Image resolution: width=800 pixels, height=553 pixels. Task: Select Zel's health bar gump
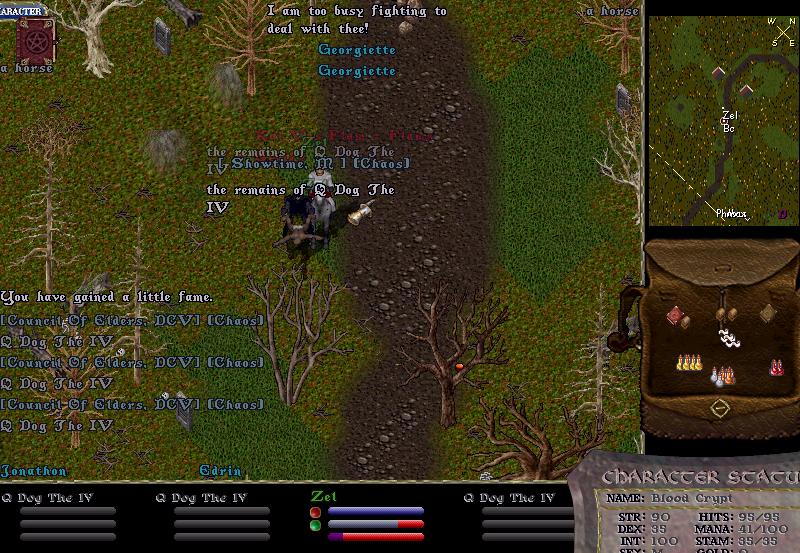(x=370, y=510)
